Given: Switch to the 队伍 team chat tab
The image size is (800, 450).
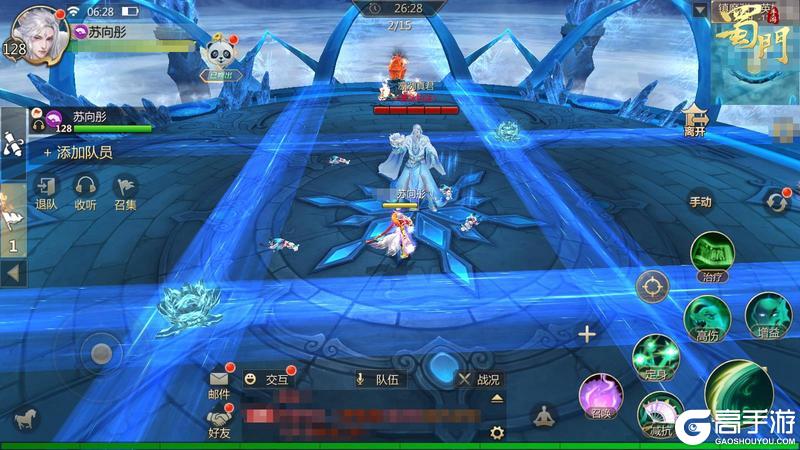Looking at the screenshot, I should coord(378,379).
